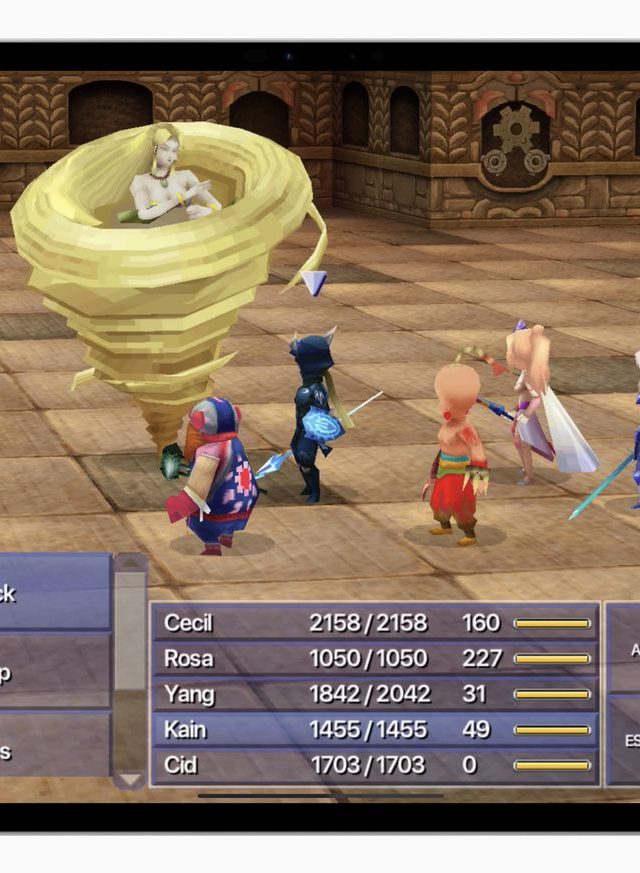Choose Yang's party status row
Image resolution: width=640 pixels, height=873 pixels.
coord(375,694)
